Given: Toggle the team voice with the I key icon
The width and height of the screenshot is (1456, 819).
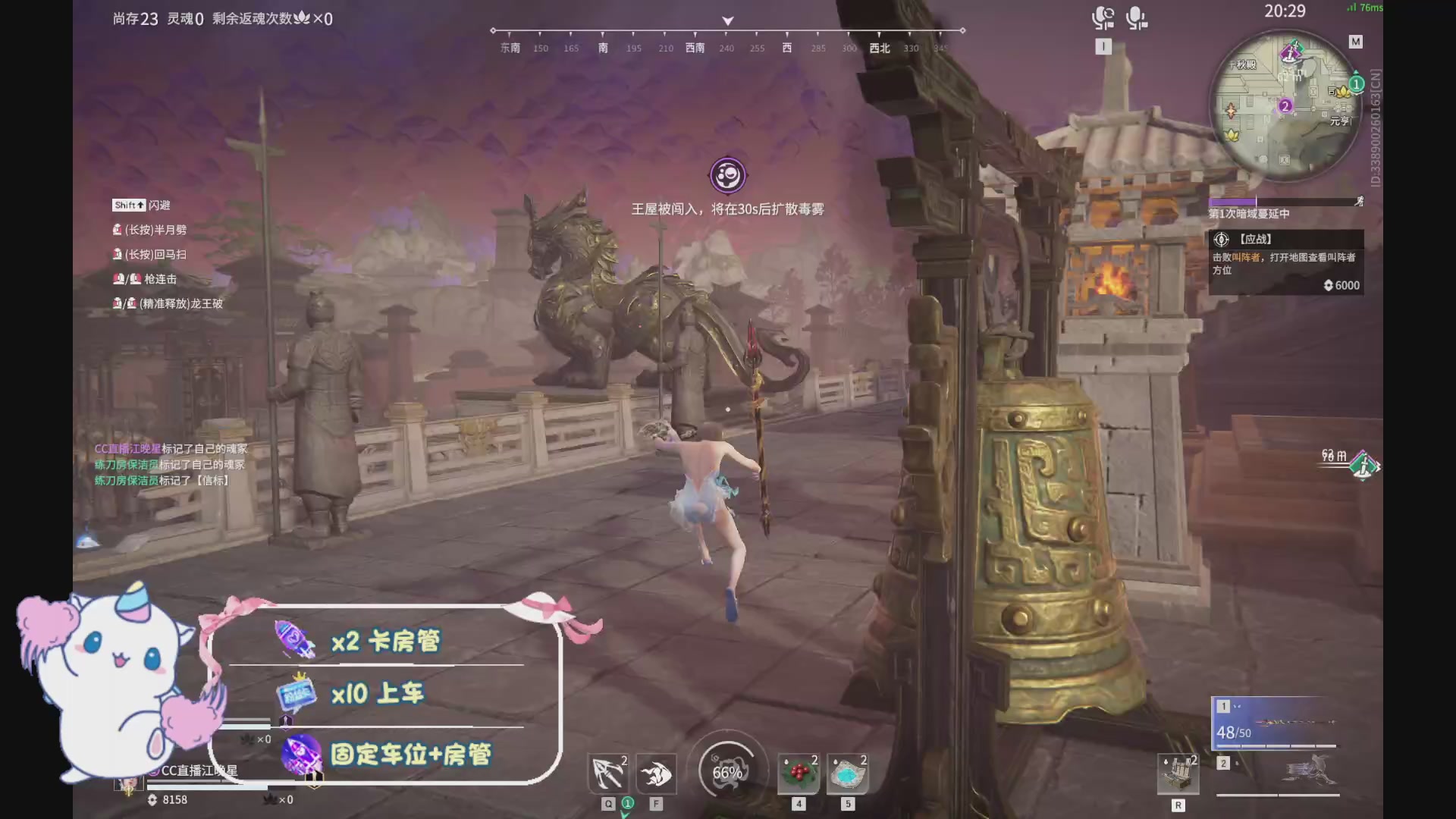Looking at the screenshot, I should point(1103,45).
